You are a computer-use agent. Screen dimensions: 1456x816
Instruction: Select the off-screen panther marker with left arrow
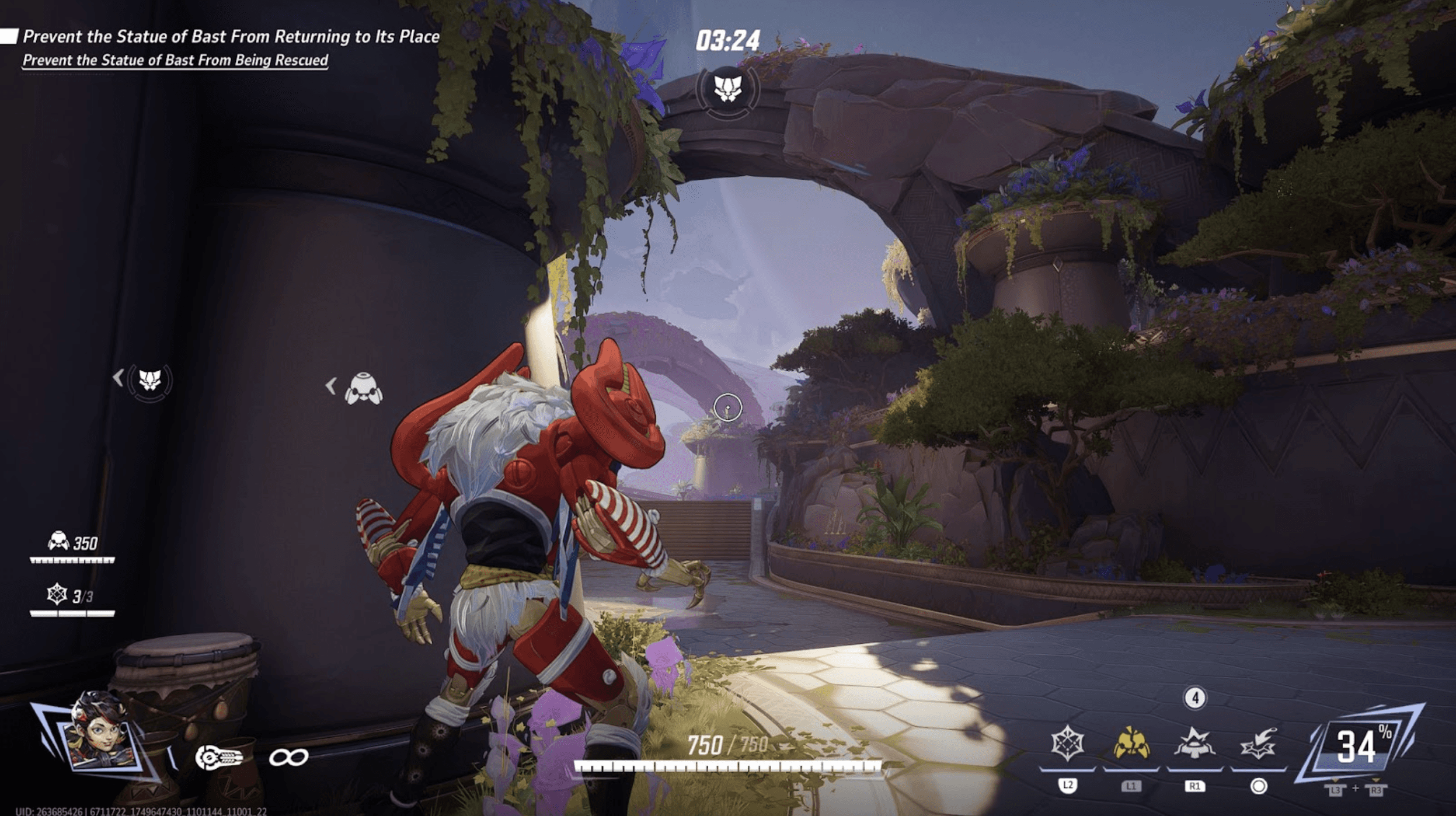pos(149,381)
